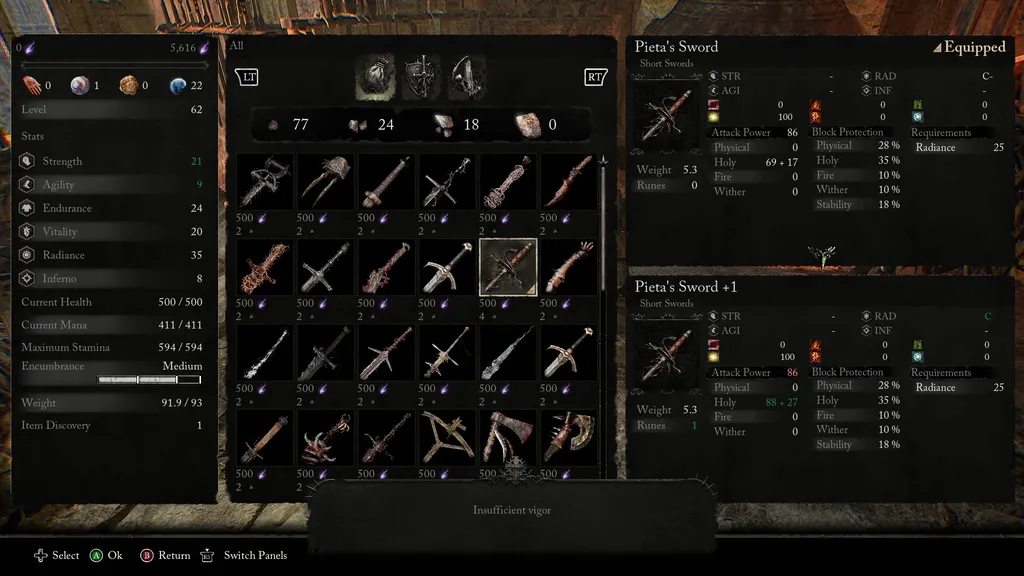Choose the rusty hatchet slot

click(508, 438)
